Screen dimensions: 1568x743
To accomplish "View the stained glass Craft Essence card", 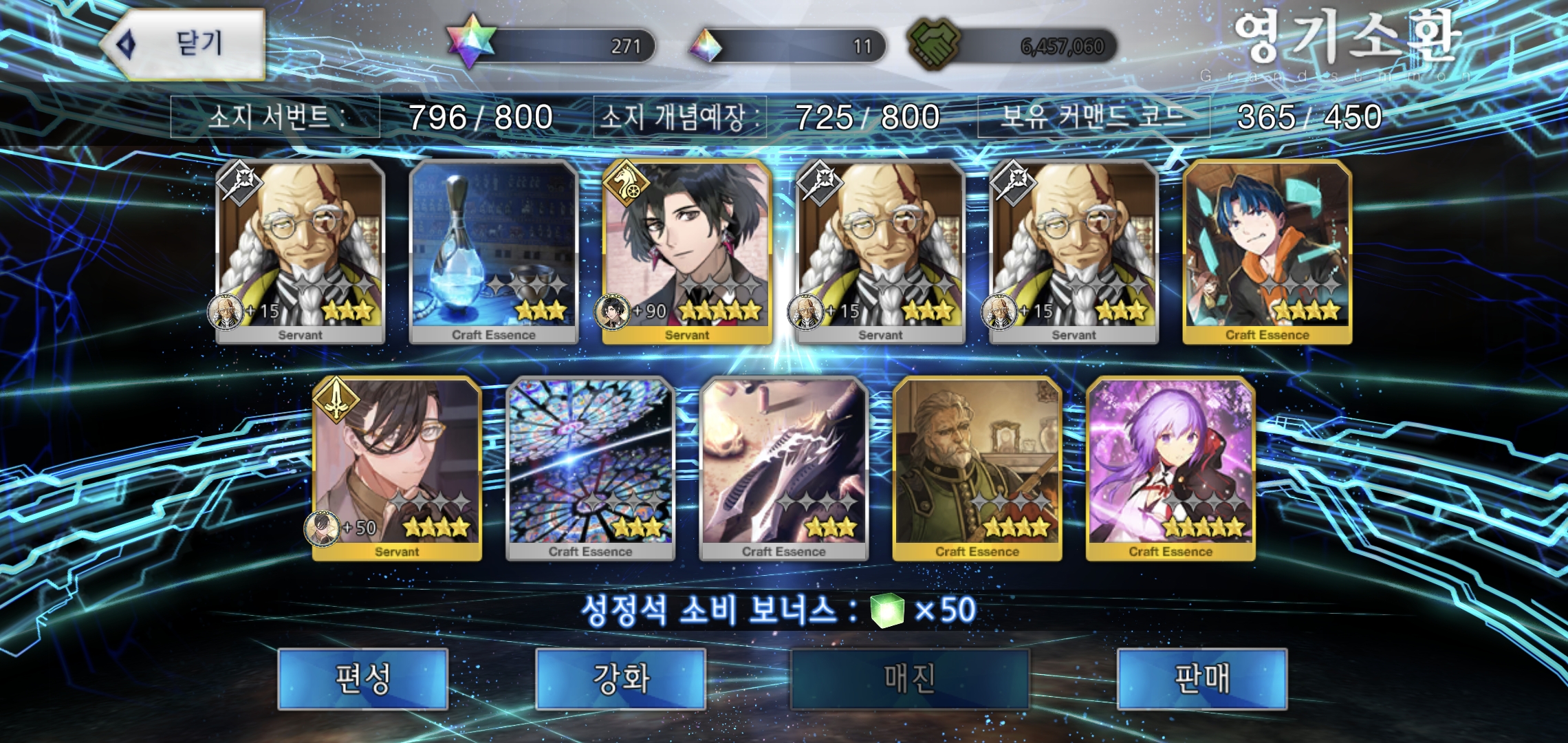I will tap(590, 469).
